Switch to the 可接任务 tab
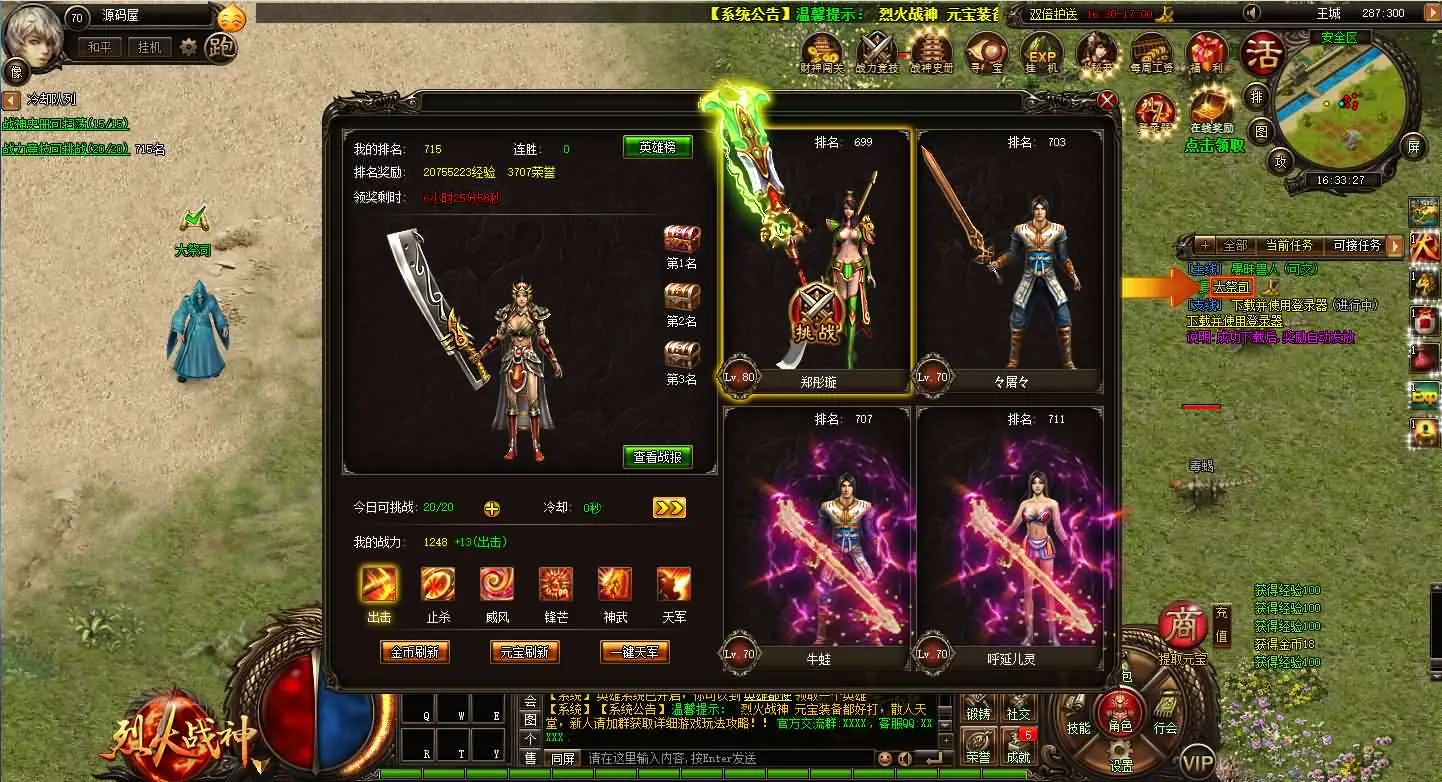Viewport: 1442px width, 782px height. click(x=1357, y=245)
